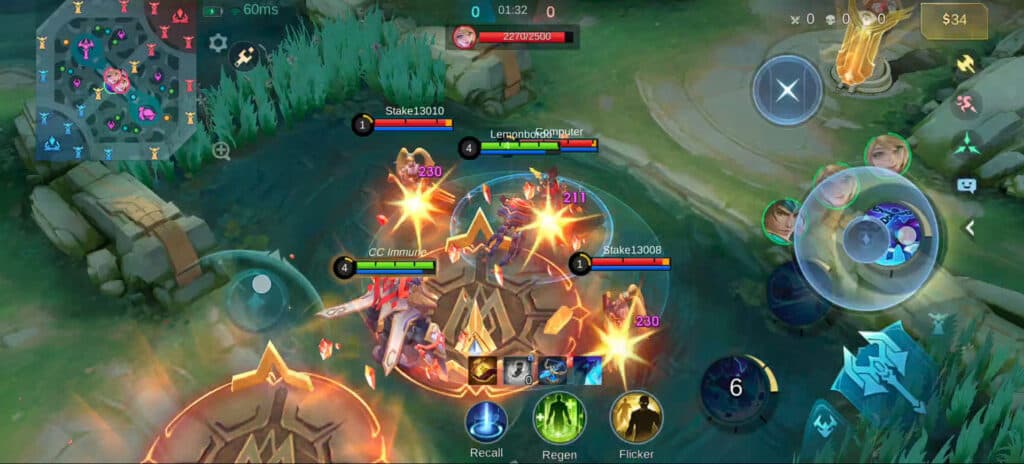Select the blonde hero portrait target
The height and width of the screenshot is (464, 1024).
(x=886, y=154)
